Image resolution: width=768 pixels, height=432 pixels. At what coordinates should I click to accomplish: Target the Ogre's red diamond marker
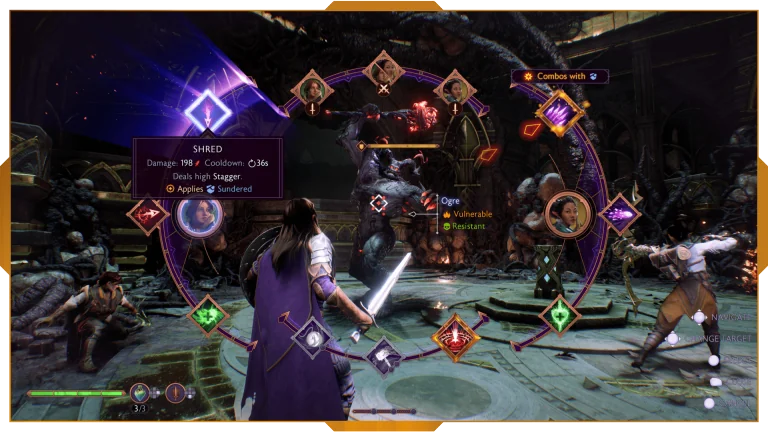click(378, 205)
